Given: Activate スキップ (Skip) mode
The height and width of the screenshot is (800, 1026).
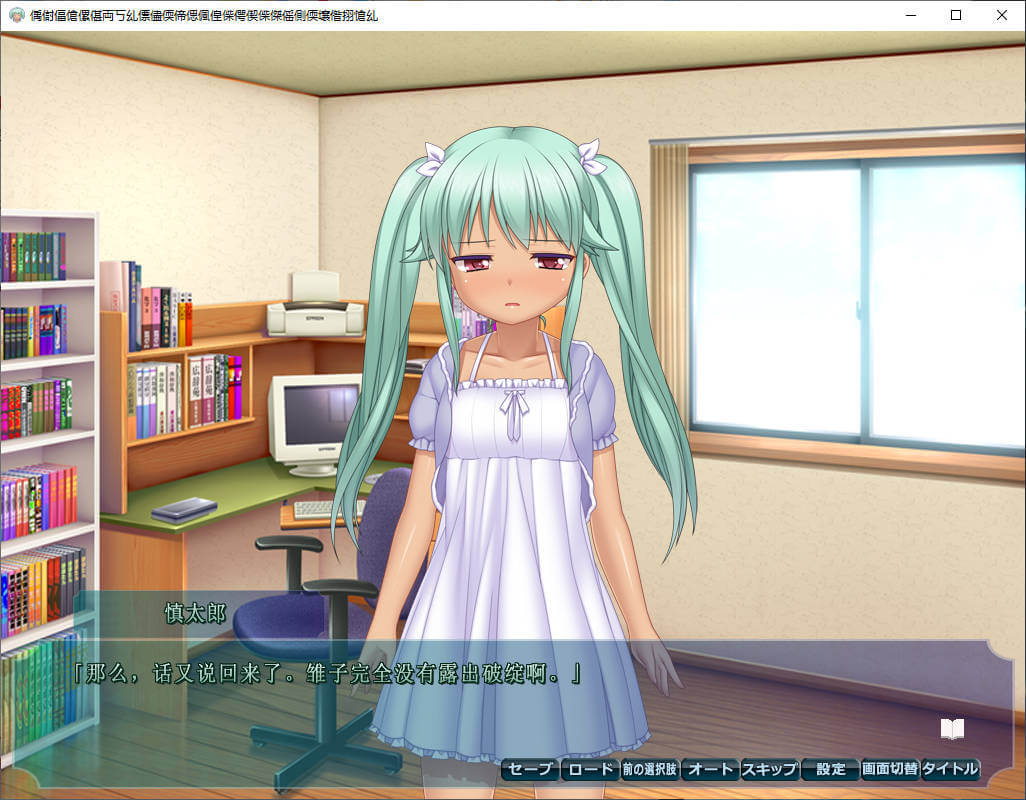Looking at the screenshot, I should 769,769.
